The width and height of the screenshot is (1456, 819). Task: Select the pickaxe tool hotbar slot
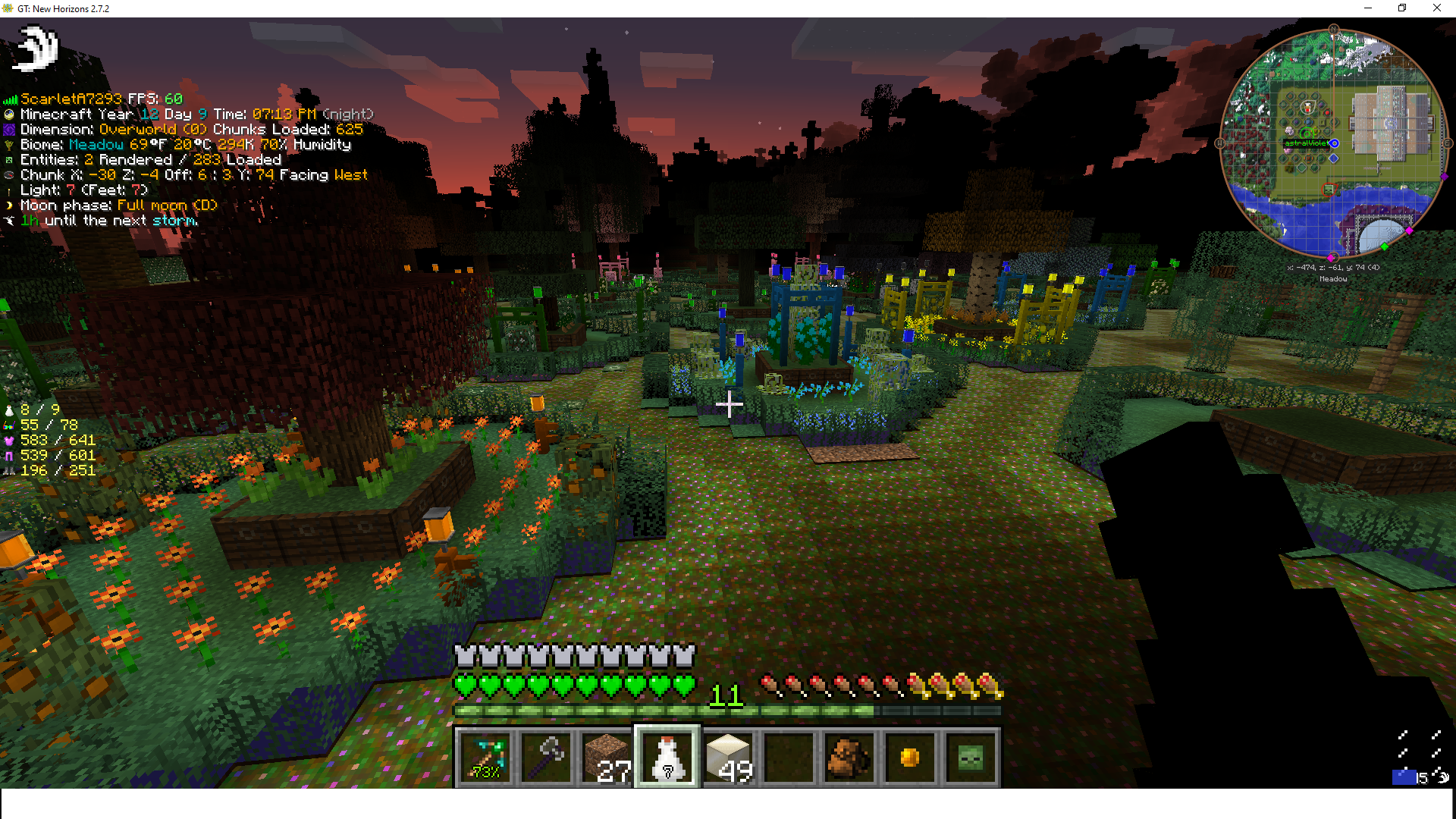coord(485,757)
